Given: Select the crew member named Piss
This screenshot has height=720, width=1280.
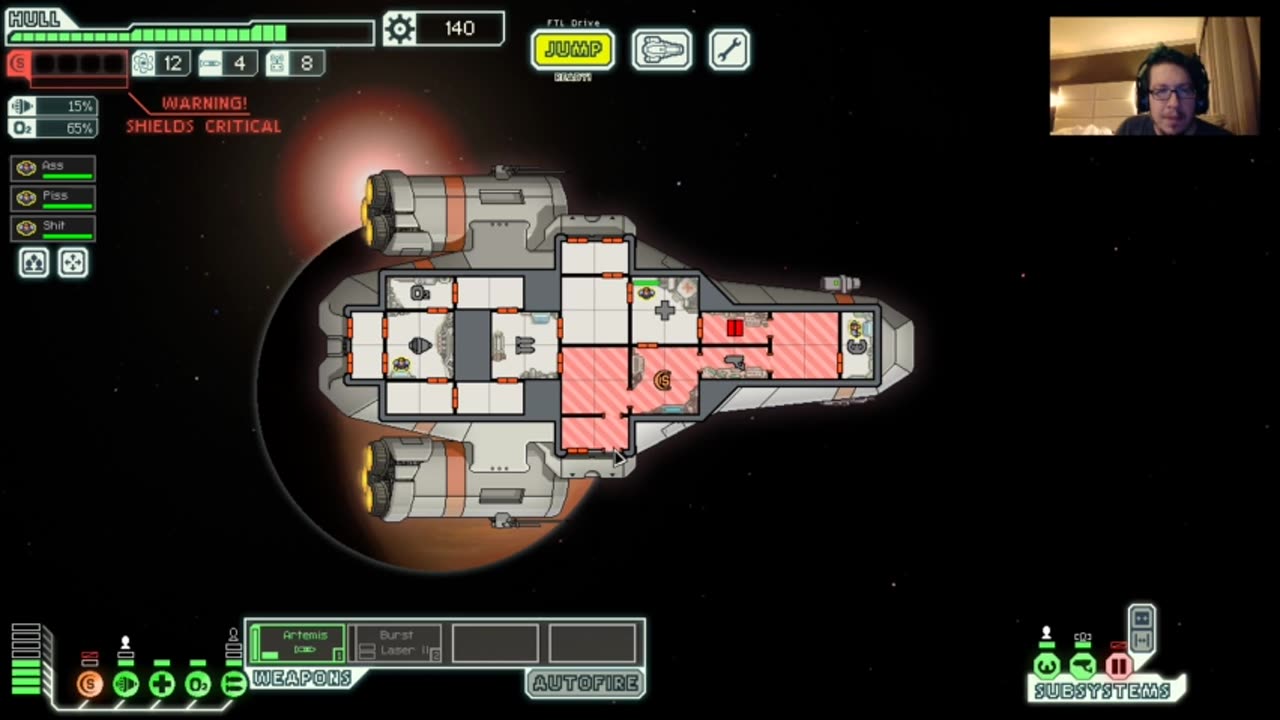Looking at the screenshot, I should pos(54,198).
